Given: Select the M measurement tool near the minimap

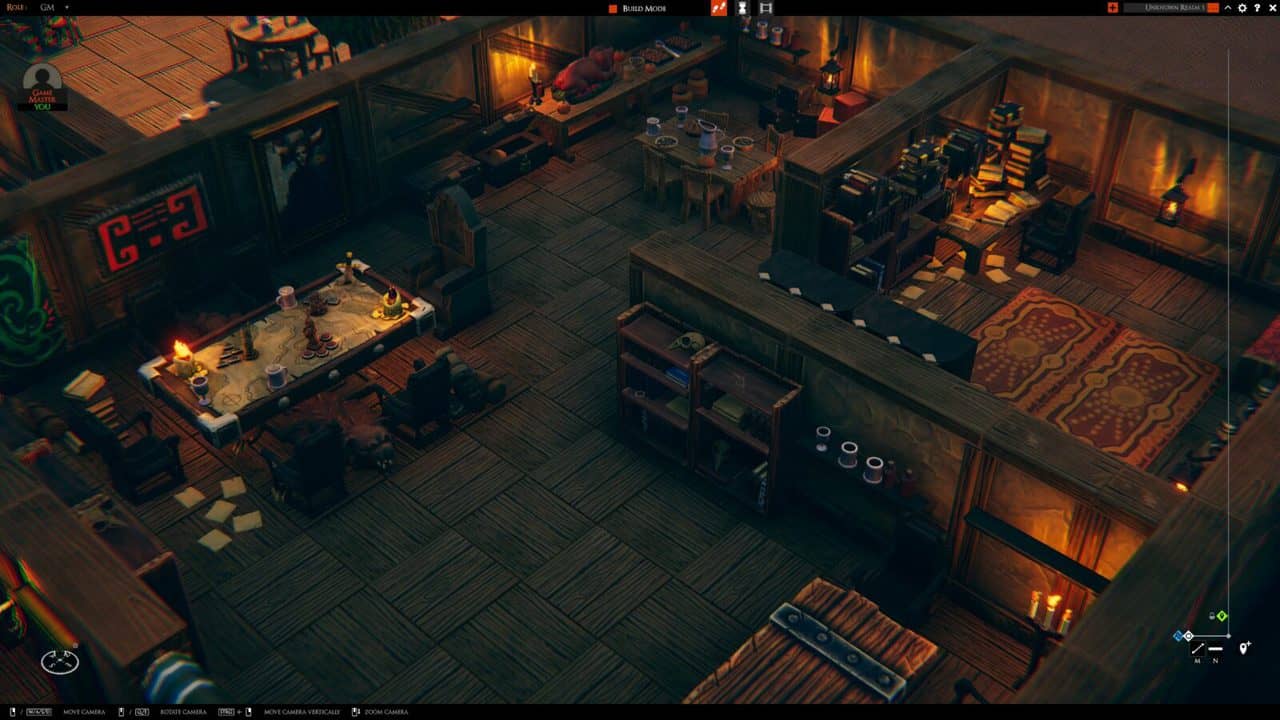Looking at the screenshot, I should (x=1197, y=648).
